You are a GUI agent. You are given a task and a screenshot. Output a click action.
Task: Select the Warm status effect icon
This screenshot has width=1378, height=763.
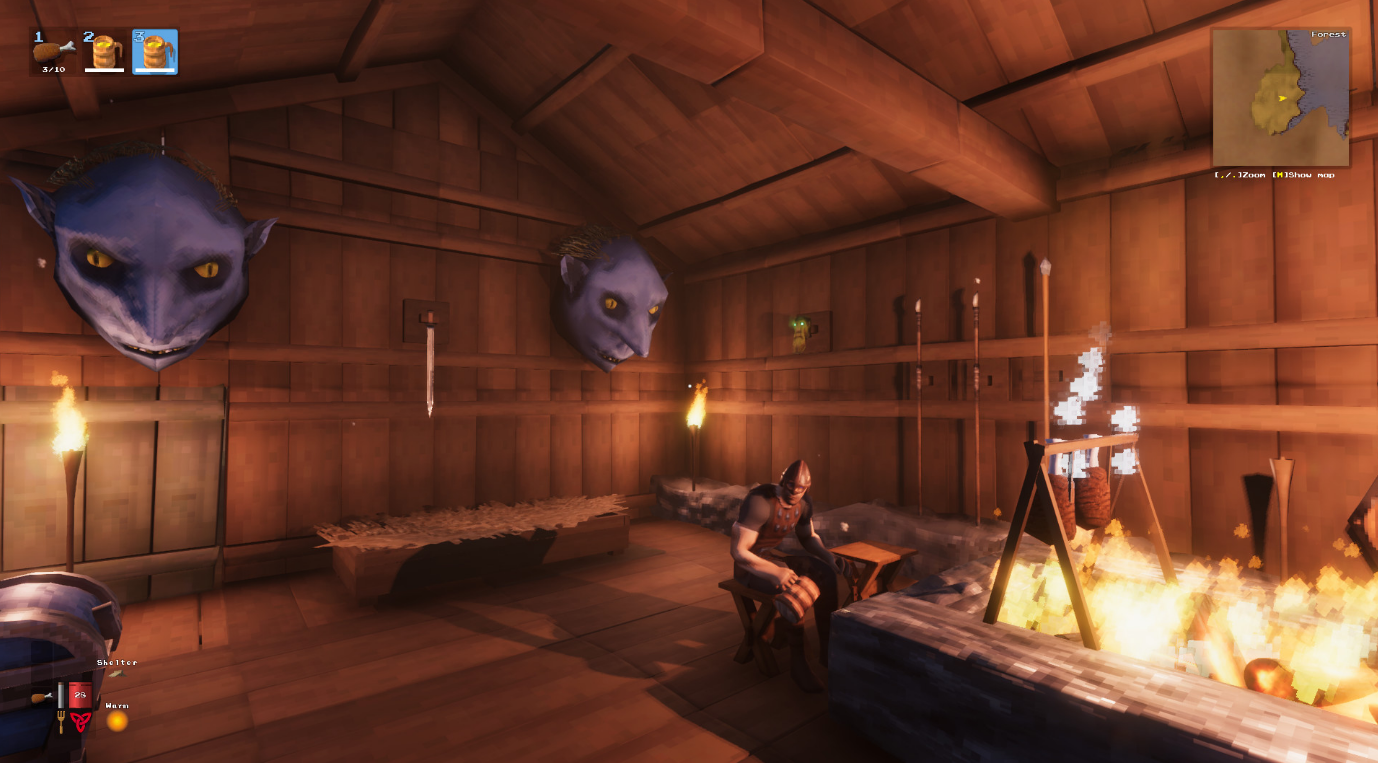[x=117, y=719]
